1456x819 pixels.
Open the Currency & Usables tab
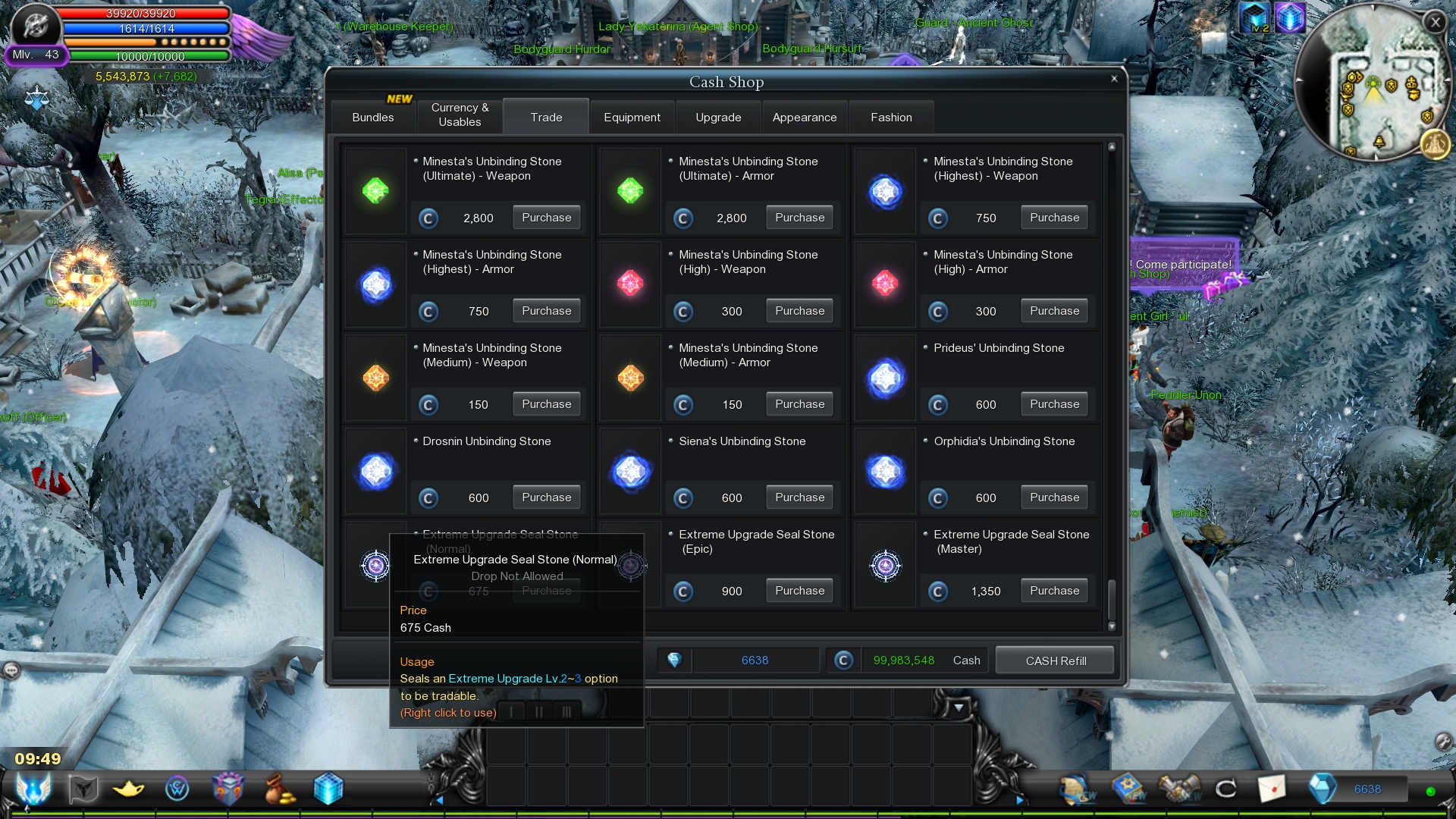[460, 115]
